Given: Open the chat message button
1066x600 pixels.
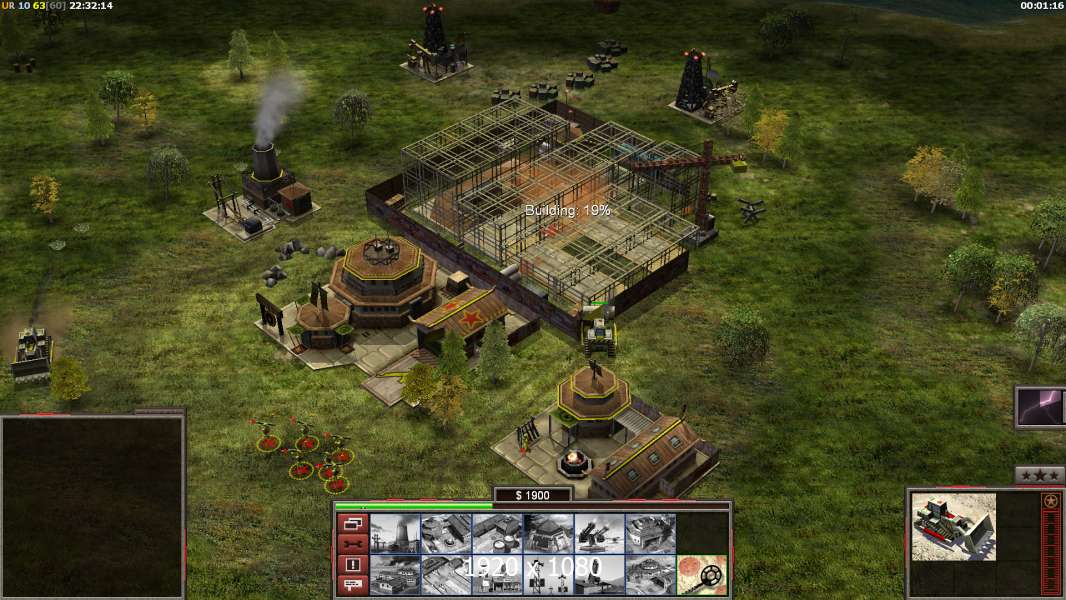Looking at the screenshot, I should [x=352, y=586].
